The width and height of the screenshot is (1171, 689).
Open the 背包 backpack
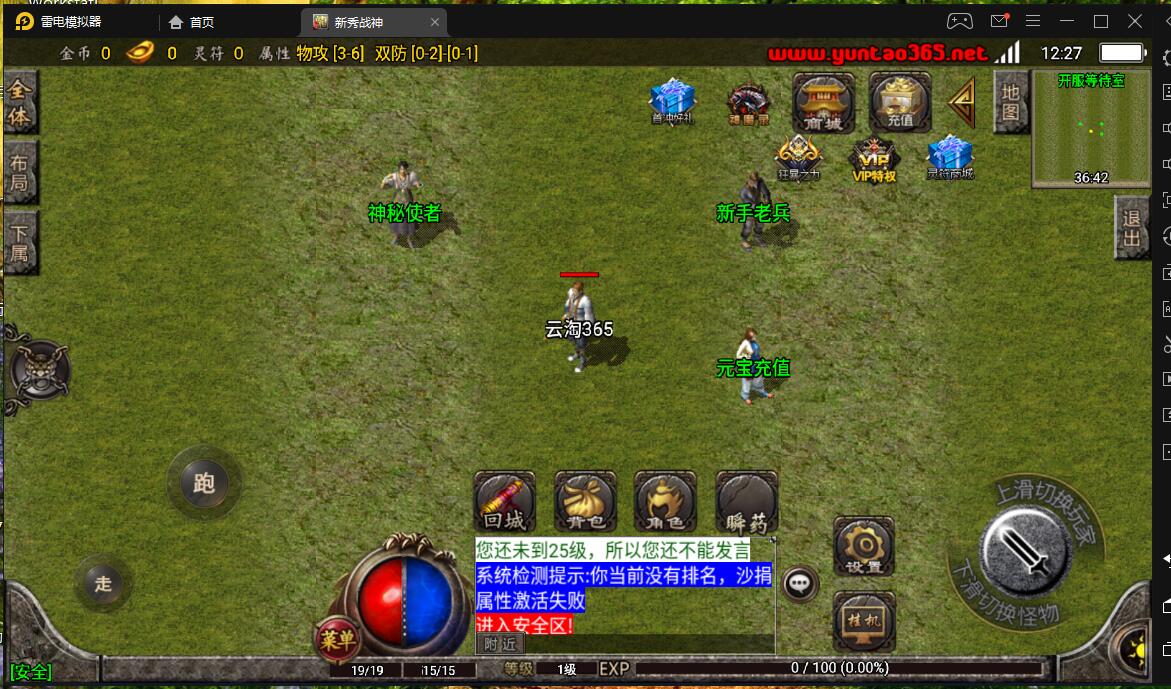[585, 502]
